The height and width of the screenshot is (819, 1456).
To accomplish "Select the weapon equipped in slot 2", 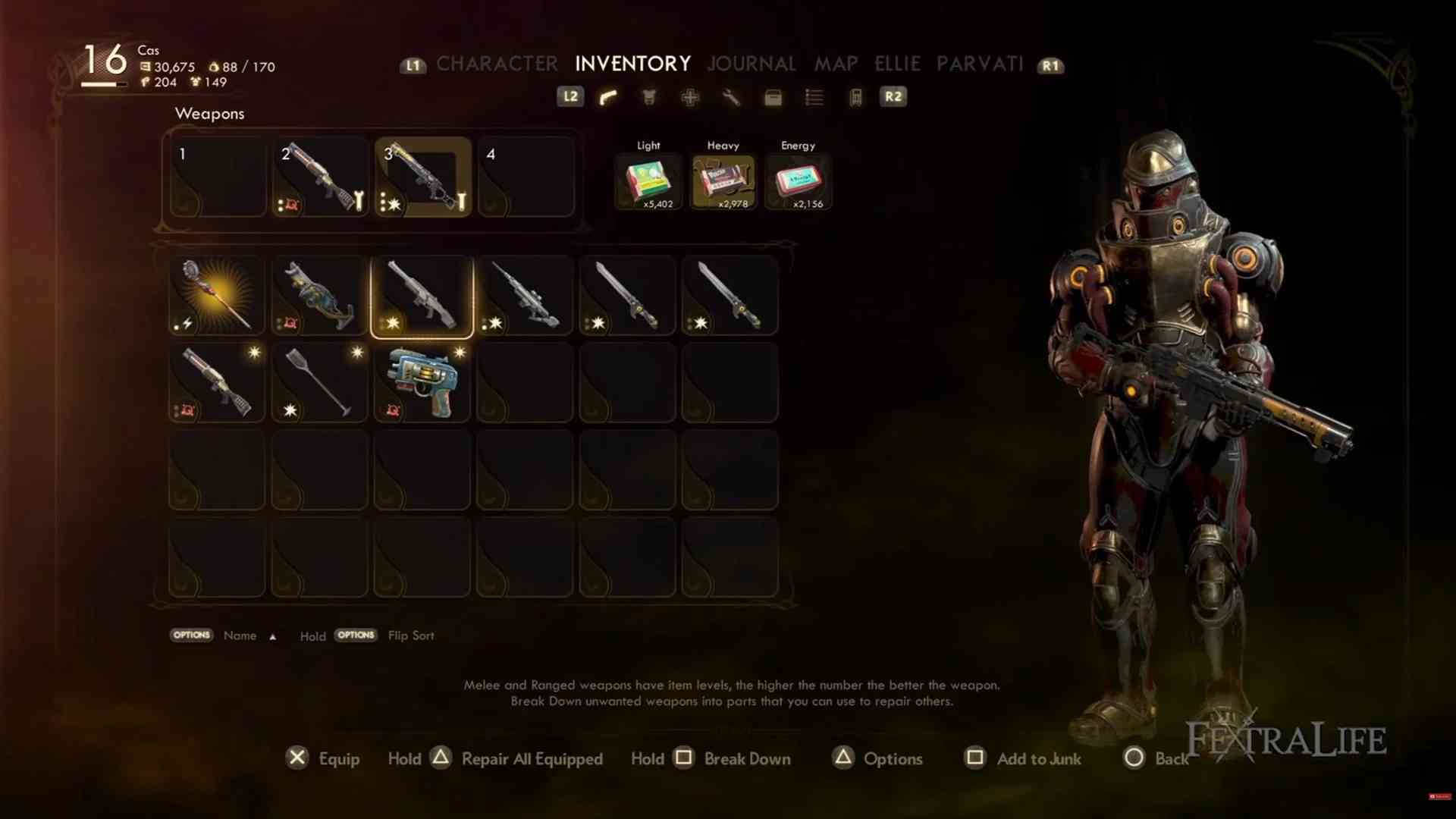I will pyautogui.click(x=320, y=177).
